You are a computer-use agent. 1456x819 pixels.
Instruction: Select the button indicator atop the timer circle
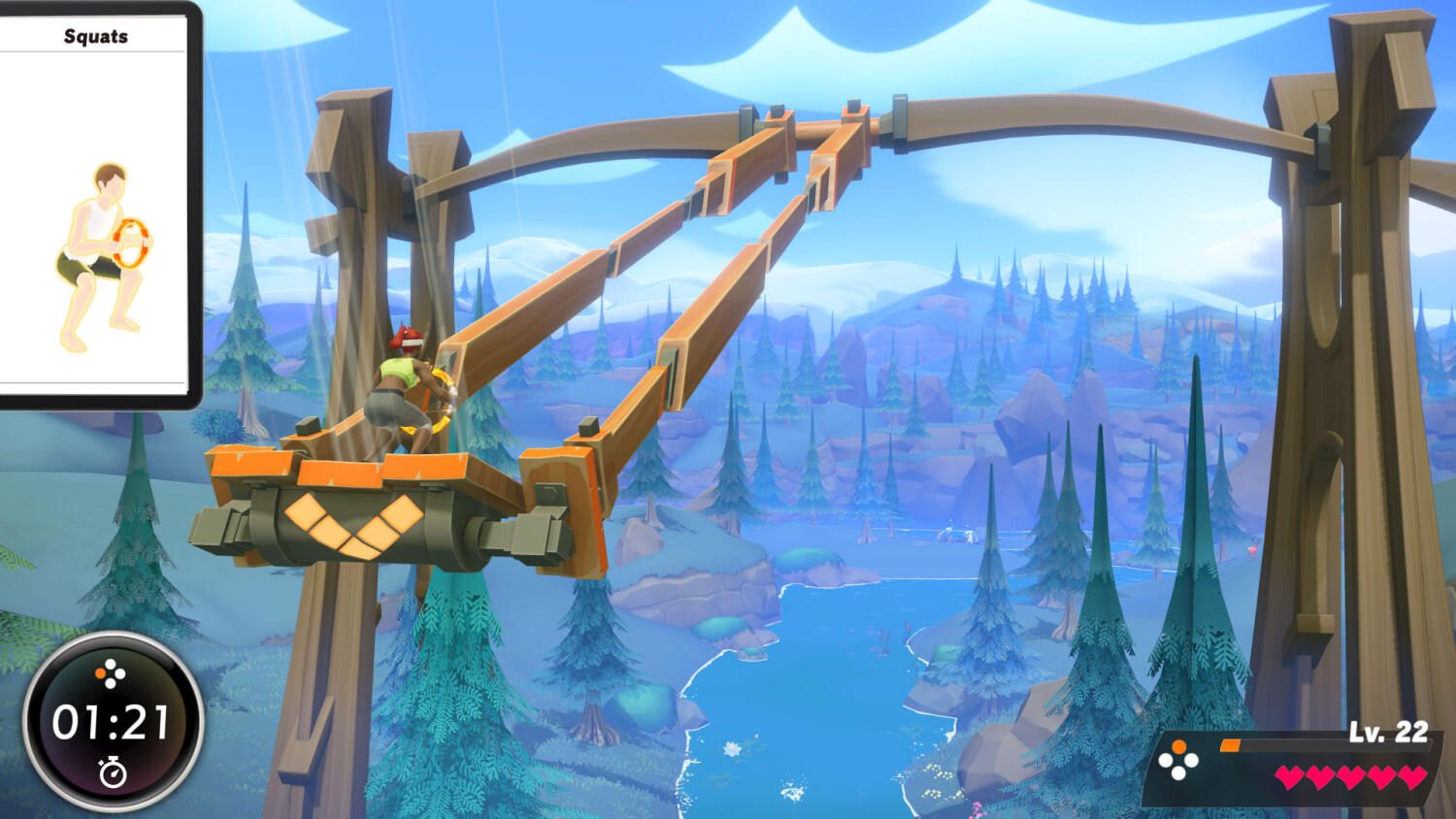coord(110,672)
